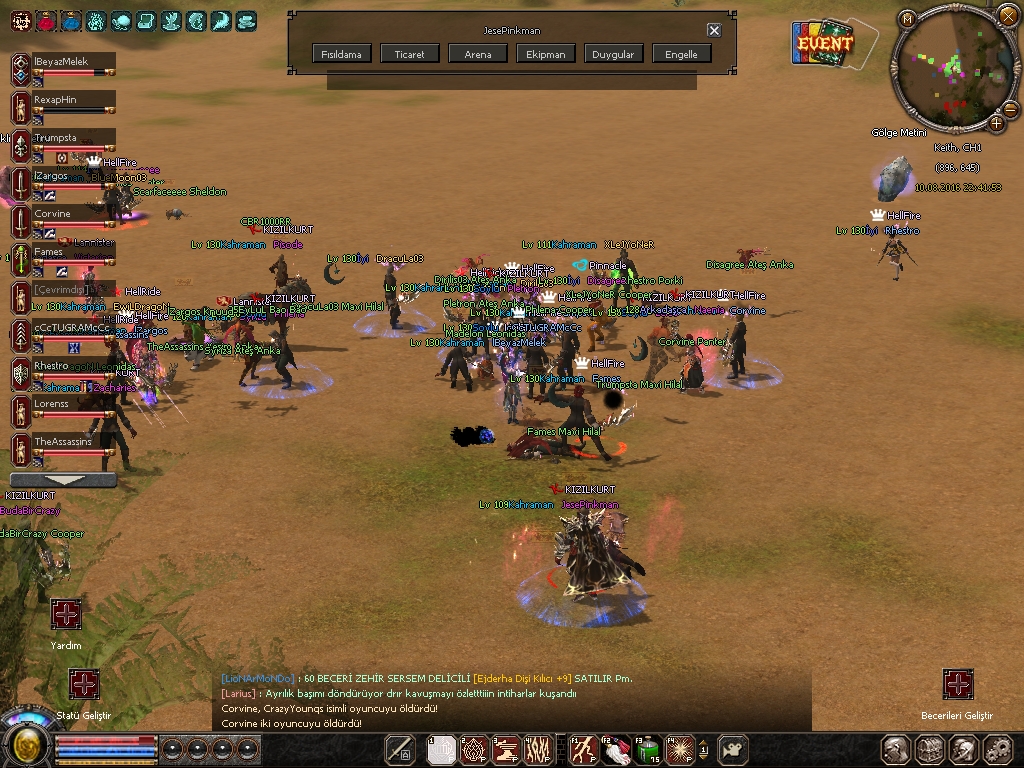Expand the party list down arrow
The image size is (1024, 768).
(x=62, y=480)
